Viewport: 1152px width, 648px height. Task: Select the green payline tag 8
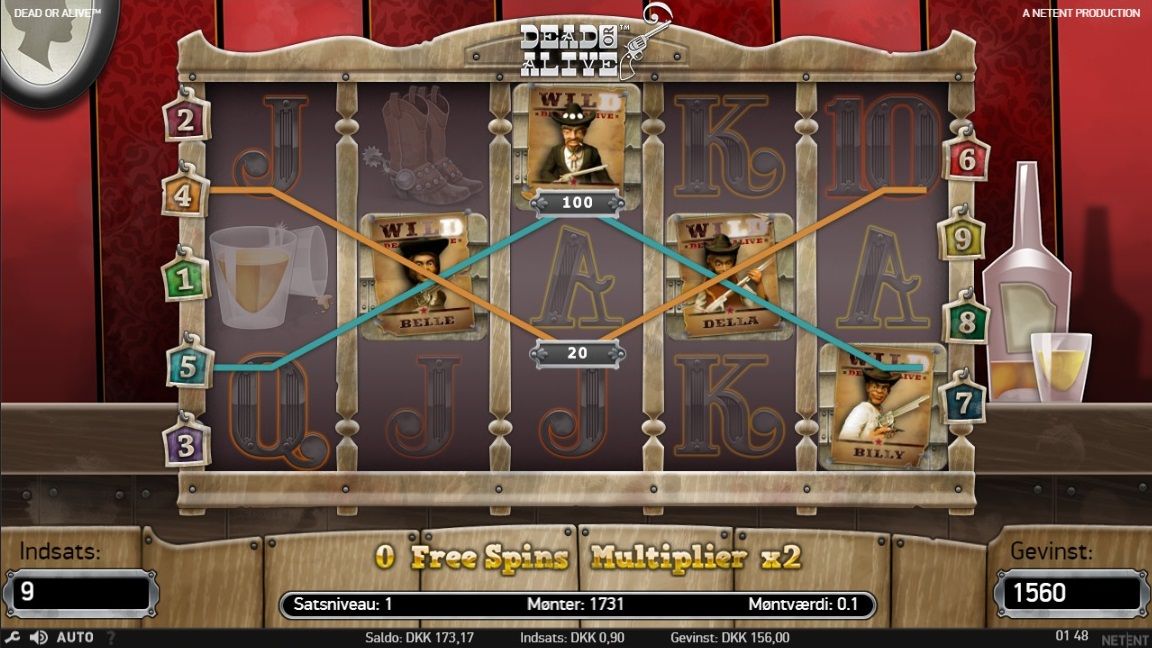(x=966, y=322)
